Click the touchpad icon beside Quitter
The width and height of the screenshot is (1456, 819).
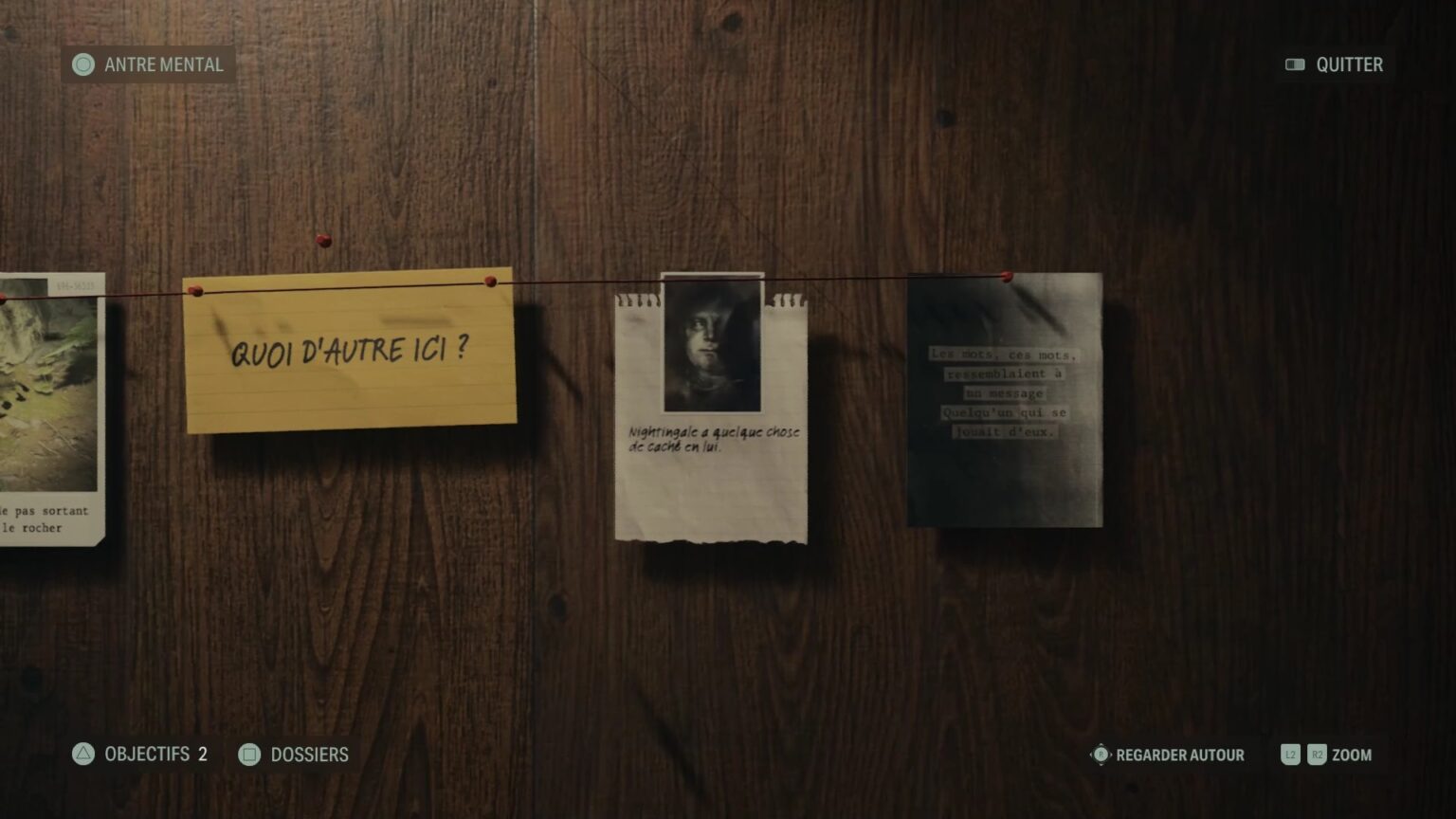[1295, 64]
